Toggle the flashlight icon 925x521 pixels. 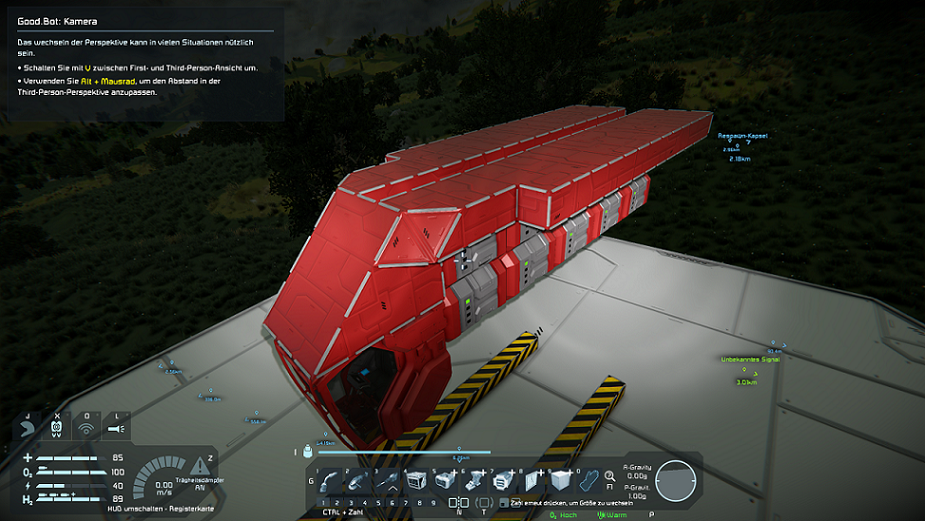pos(117,429)
